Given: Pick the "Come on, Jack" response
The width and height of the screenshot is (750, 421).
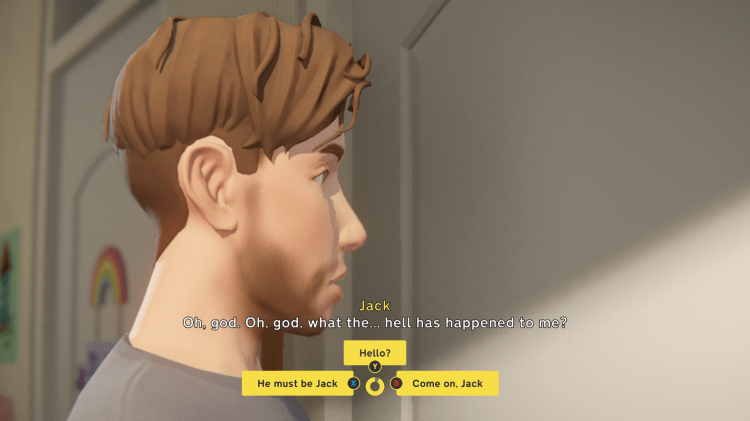Looking at the screenshot, I should [447, 383].
